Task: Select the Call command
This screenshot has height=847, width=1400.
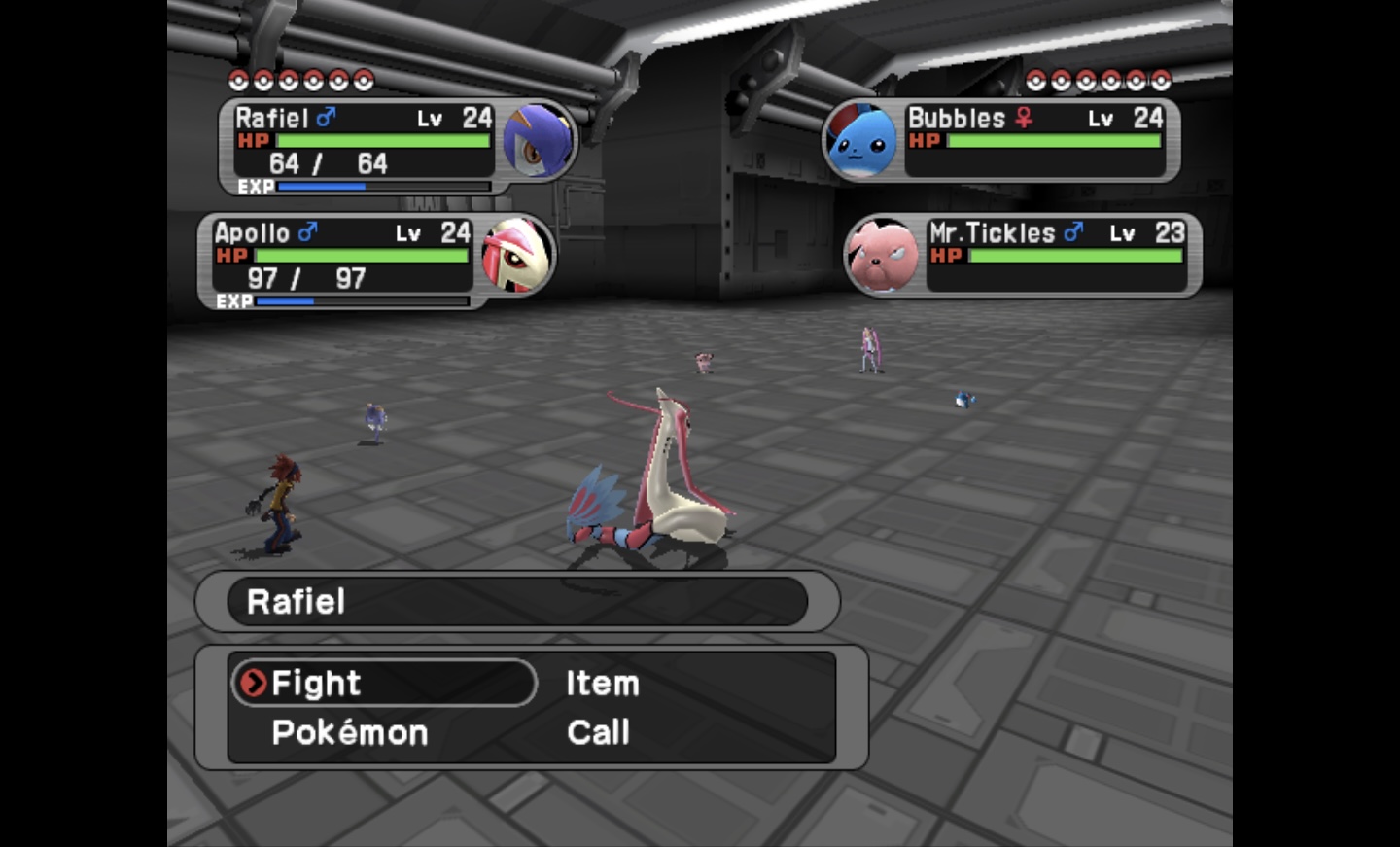Action: coord(598,732)
